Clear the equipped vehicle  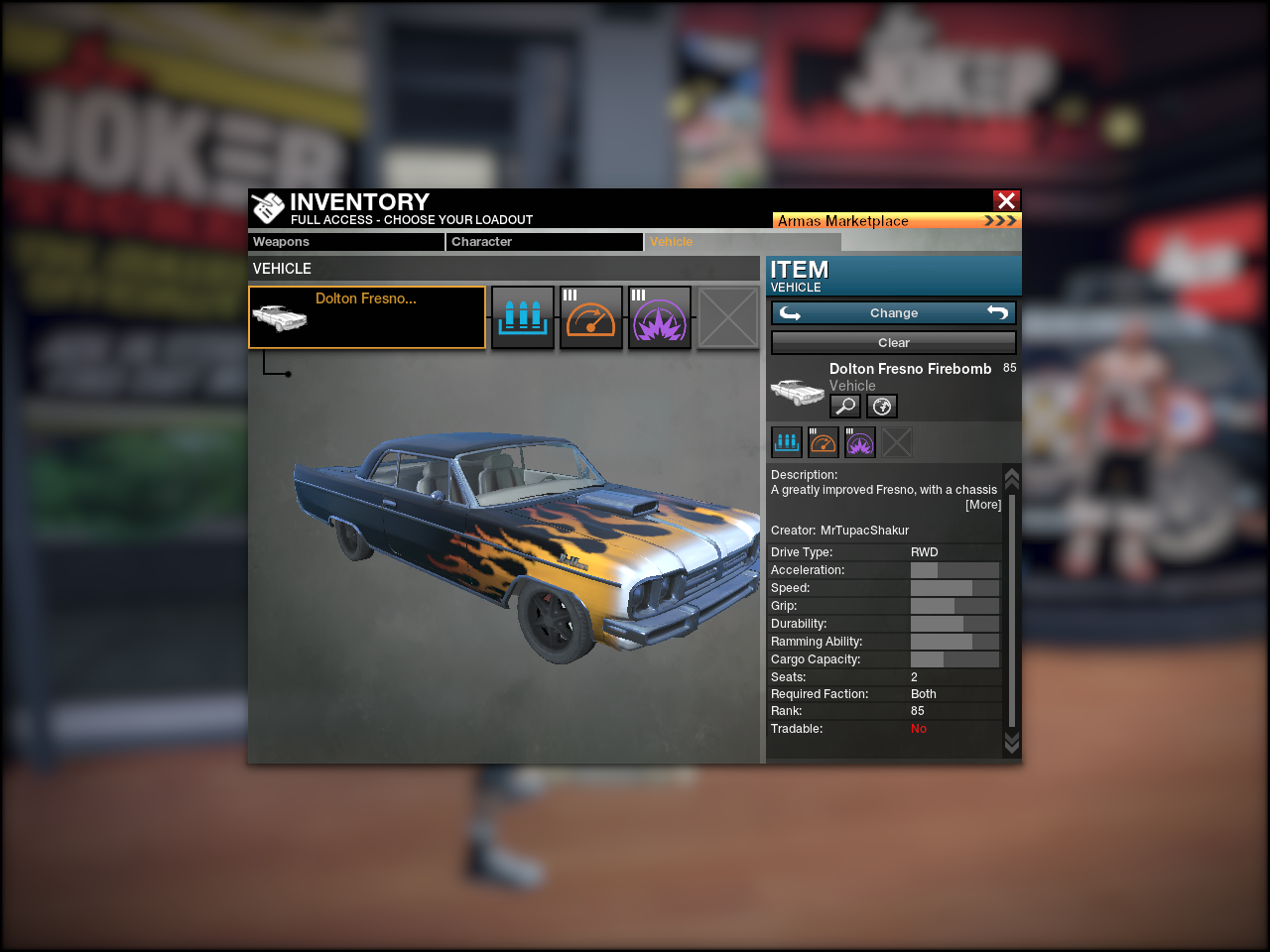[x=894, y=343]
